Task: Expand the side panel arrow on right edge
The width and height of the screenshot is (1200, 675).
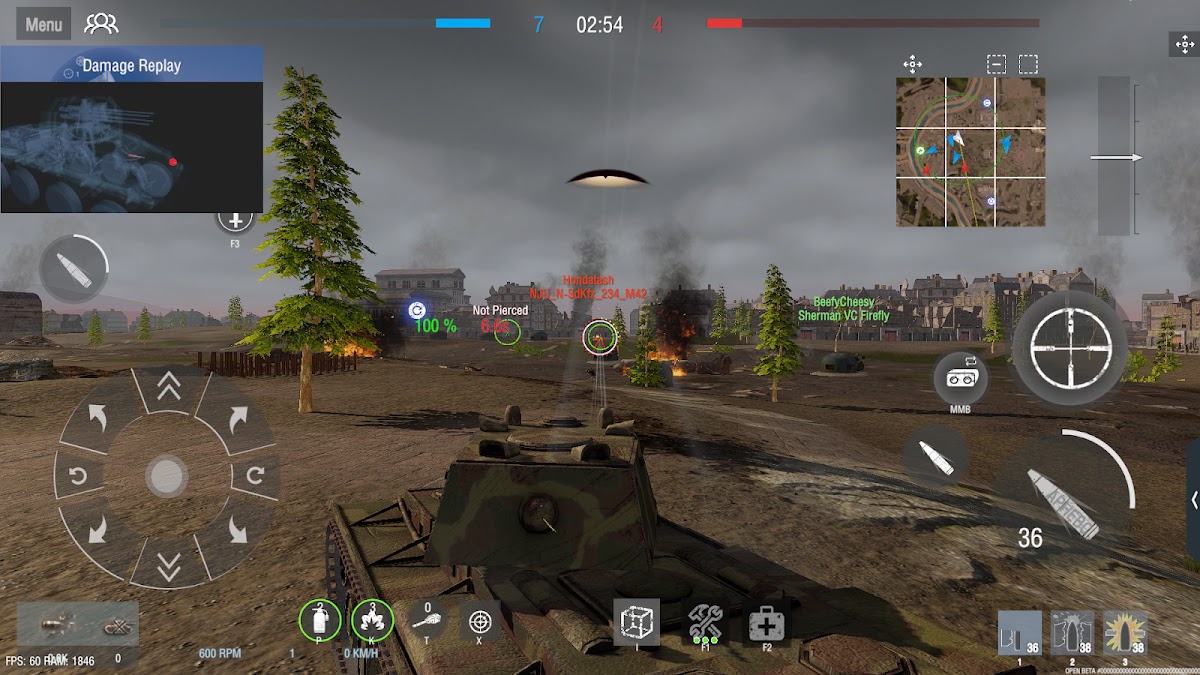Action: [1193, 500]
